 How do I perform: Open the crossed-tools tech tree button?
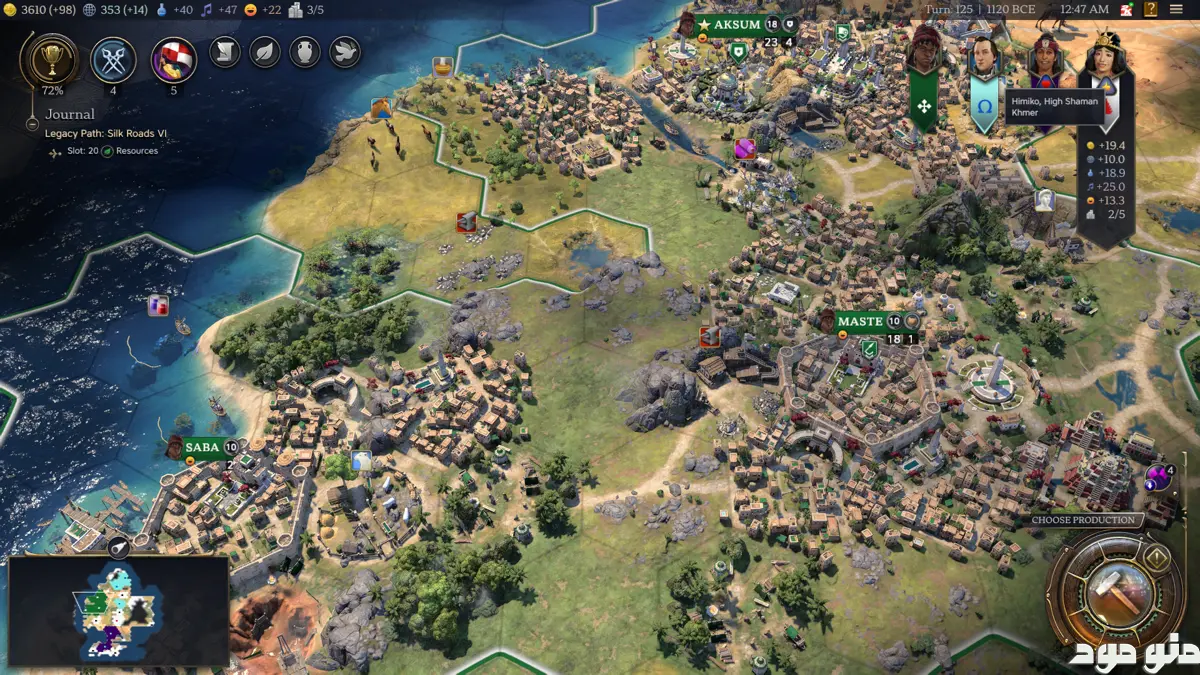point(113,59)
